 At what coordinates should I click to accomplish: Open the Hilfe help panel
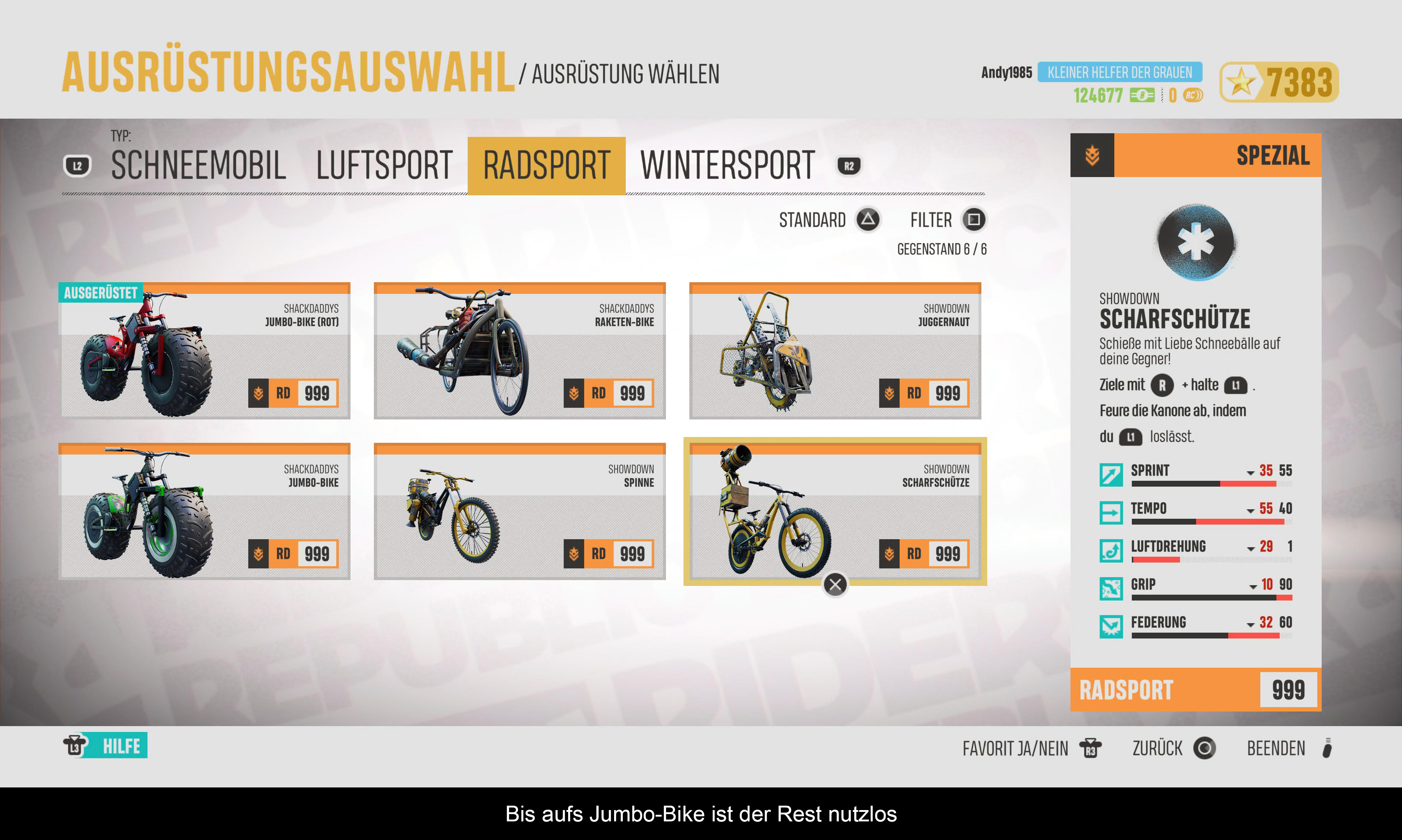[x=106, y=746]
